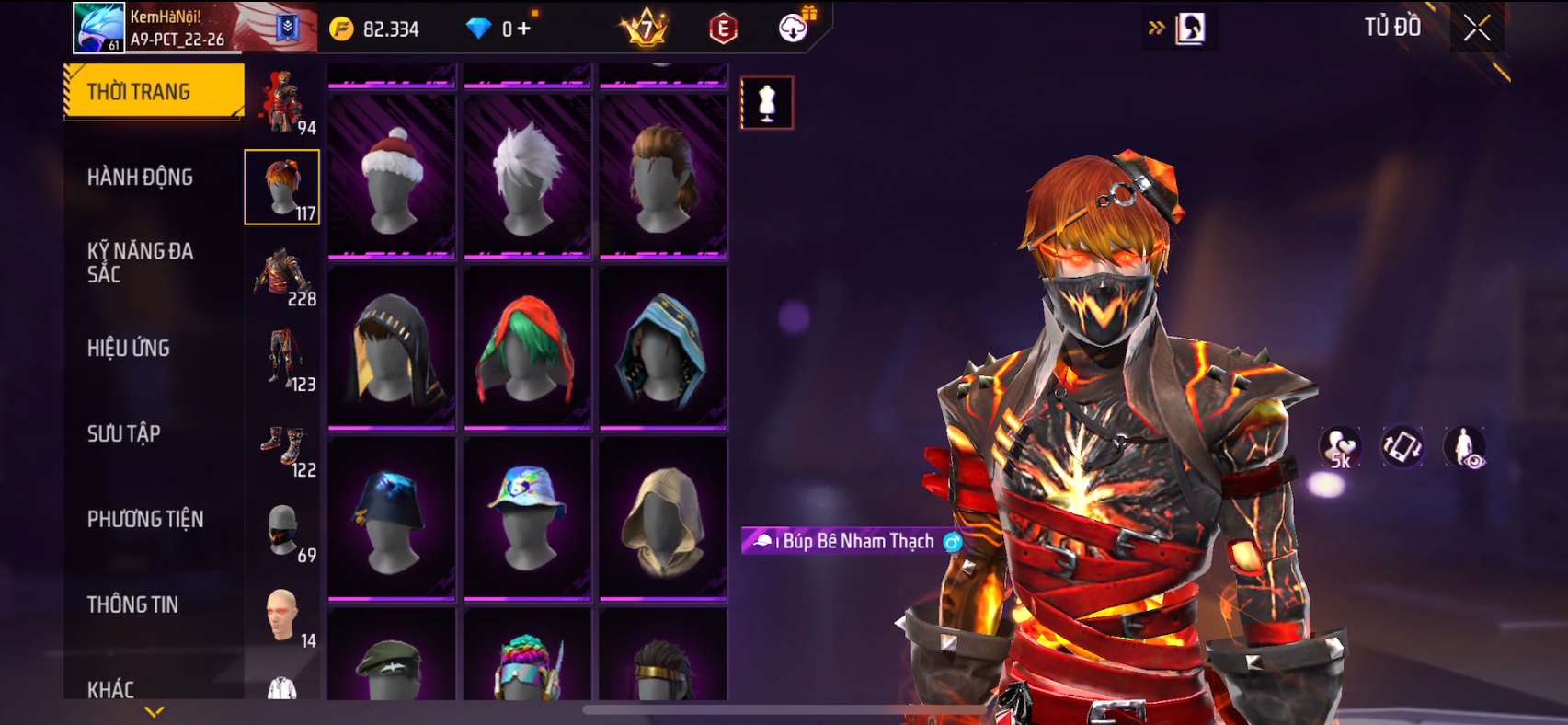Click the mannequin outfit preset button
1568x725 pixels.
pyautogui.click(x=767, y=102)
